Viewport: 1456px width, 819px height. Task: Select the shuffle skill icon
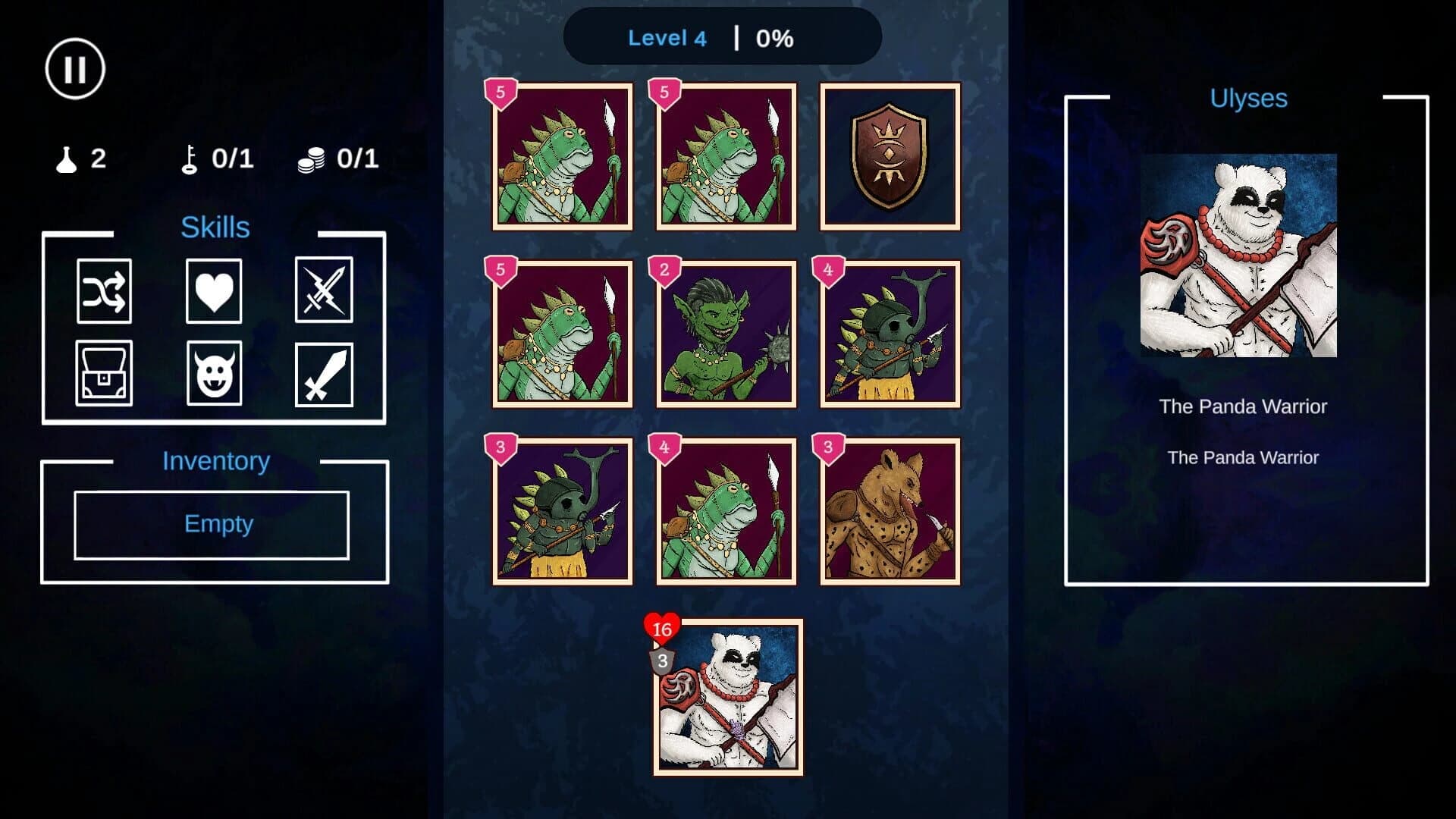pyautogui.click(x=104, y=293)
